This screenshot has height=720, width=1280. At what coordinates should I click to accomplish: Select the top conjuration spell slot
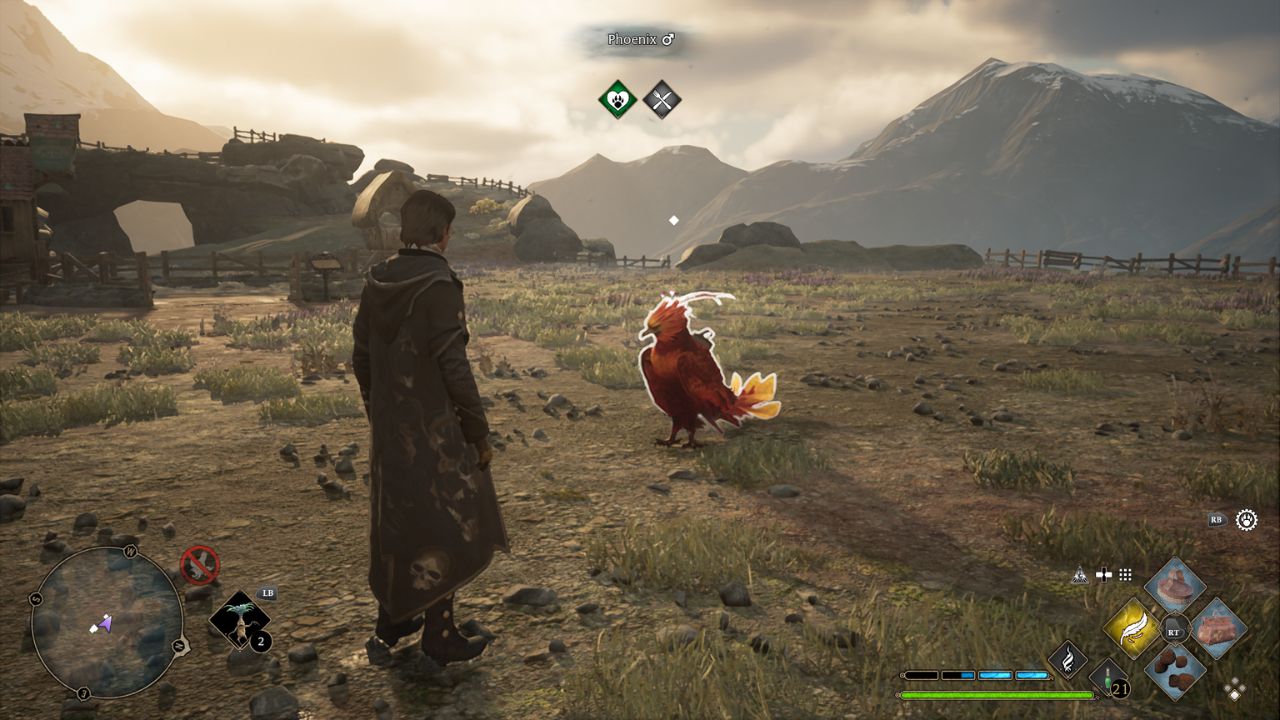pos(1175,586)
